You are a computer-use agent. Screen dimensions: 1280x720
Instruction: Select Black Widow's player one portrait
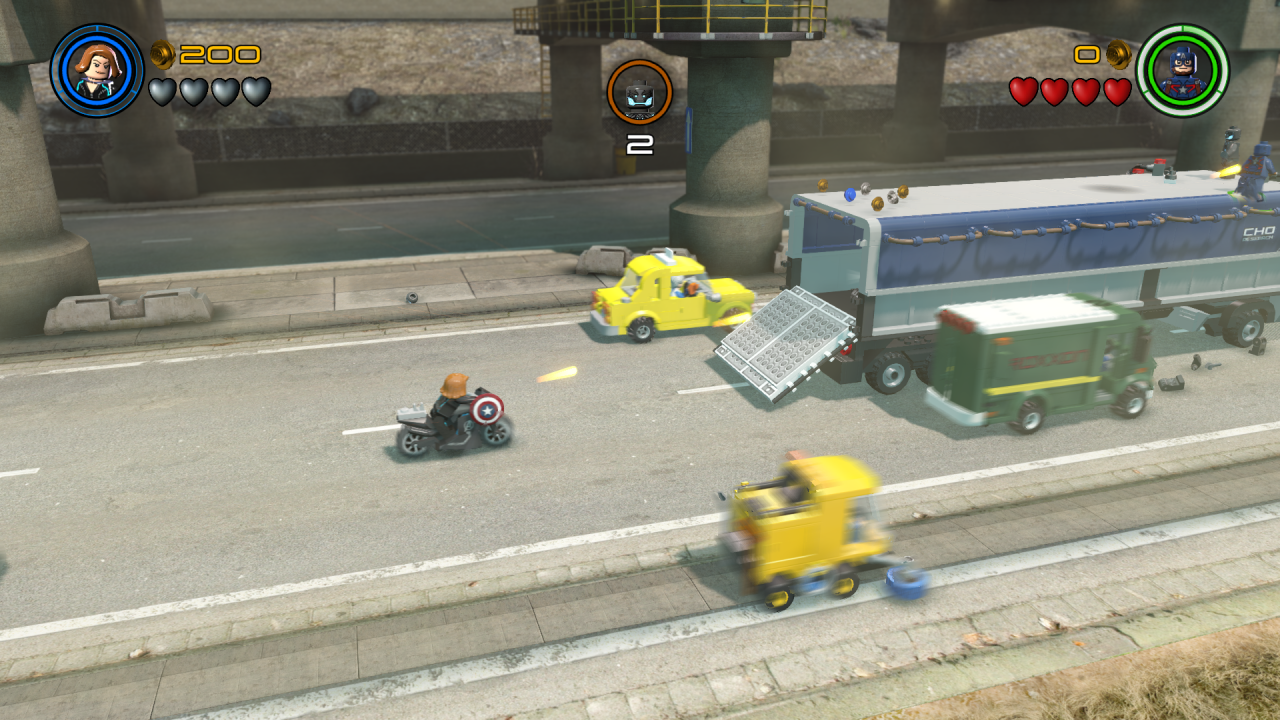pos(97,70)
